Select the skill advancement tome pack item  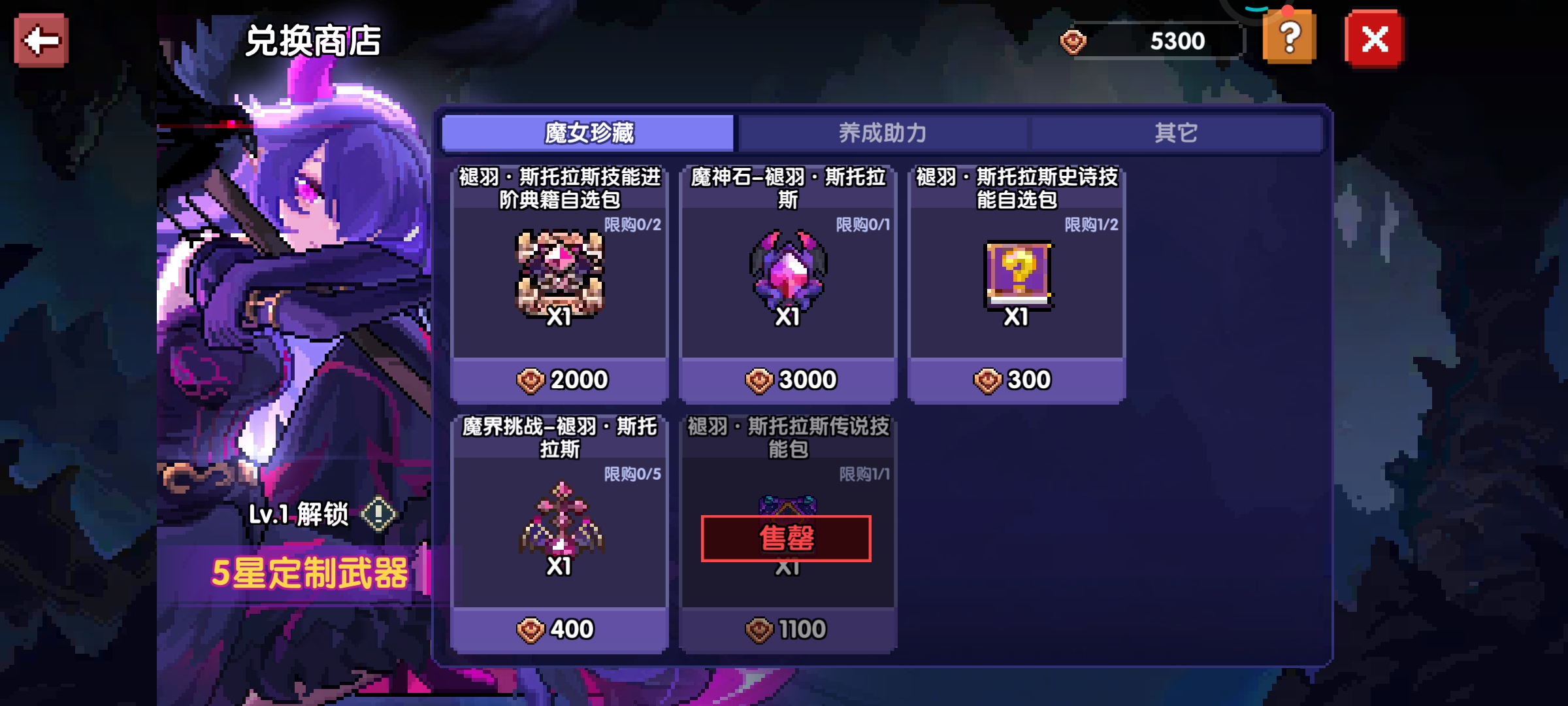[x=559, y=275]
